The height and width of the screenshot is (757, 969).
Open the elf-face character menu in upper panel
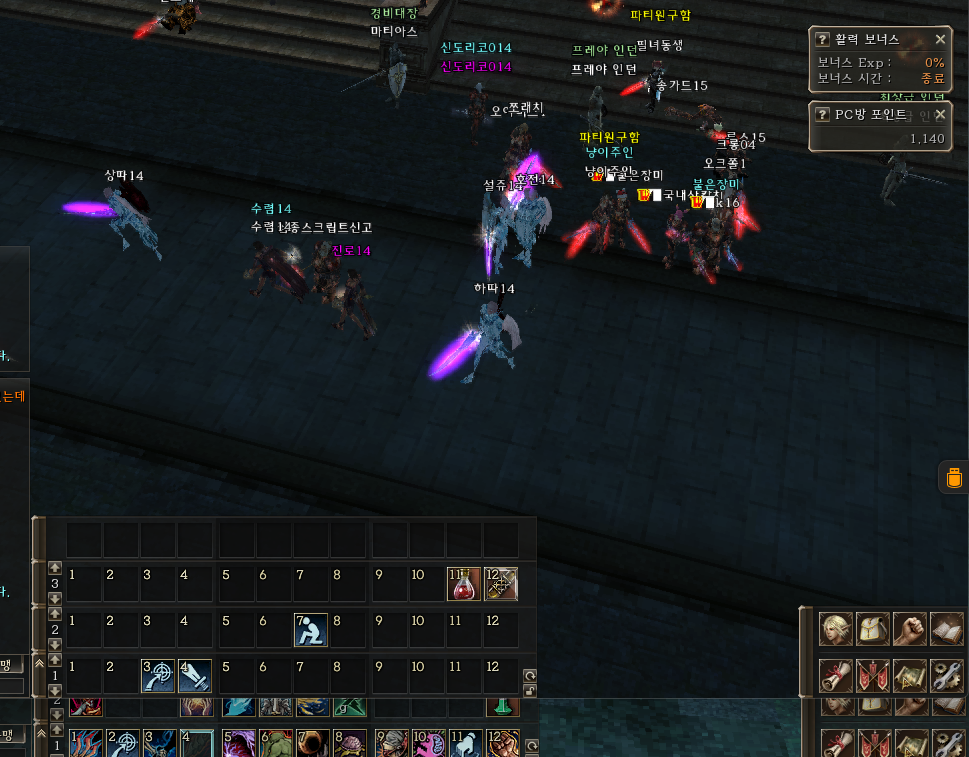836,628
